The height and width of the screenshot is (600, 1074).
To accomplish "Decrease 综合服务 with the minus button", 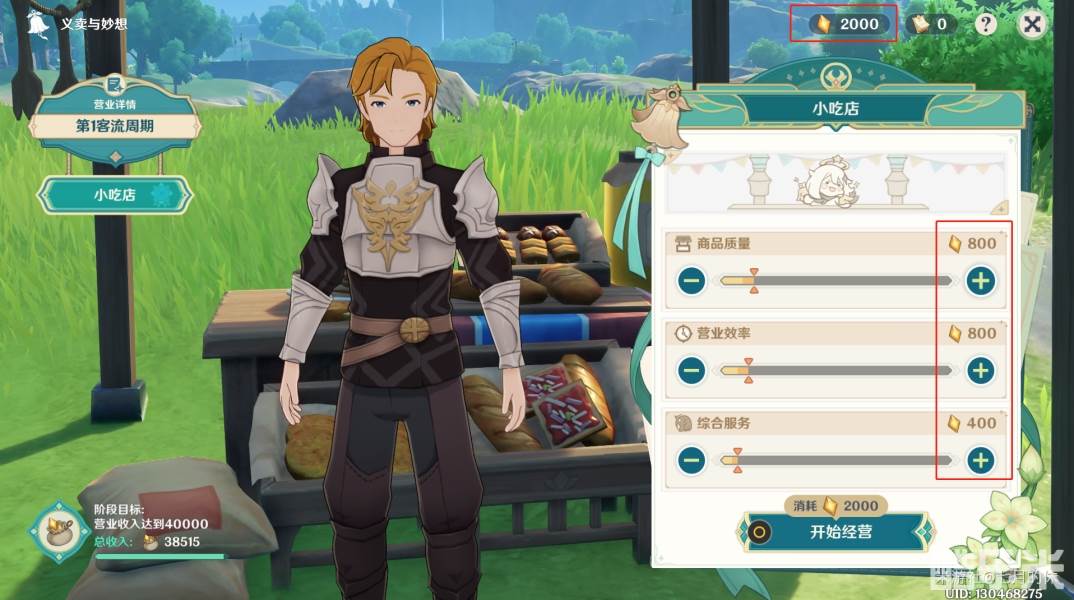I will pyautogui.click(x=691, y=460).
